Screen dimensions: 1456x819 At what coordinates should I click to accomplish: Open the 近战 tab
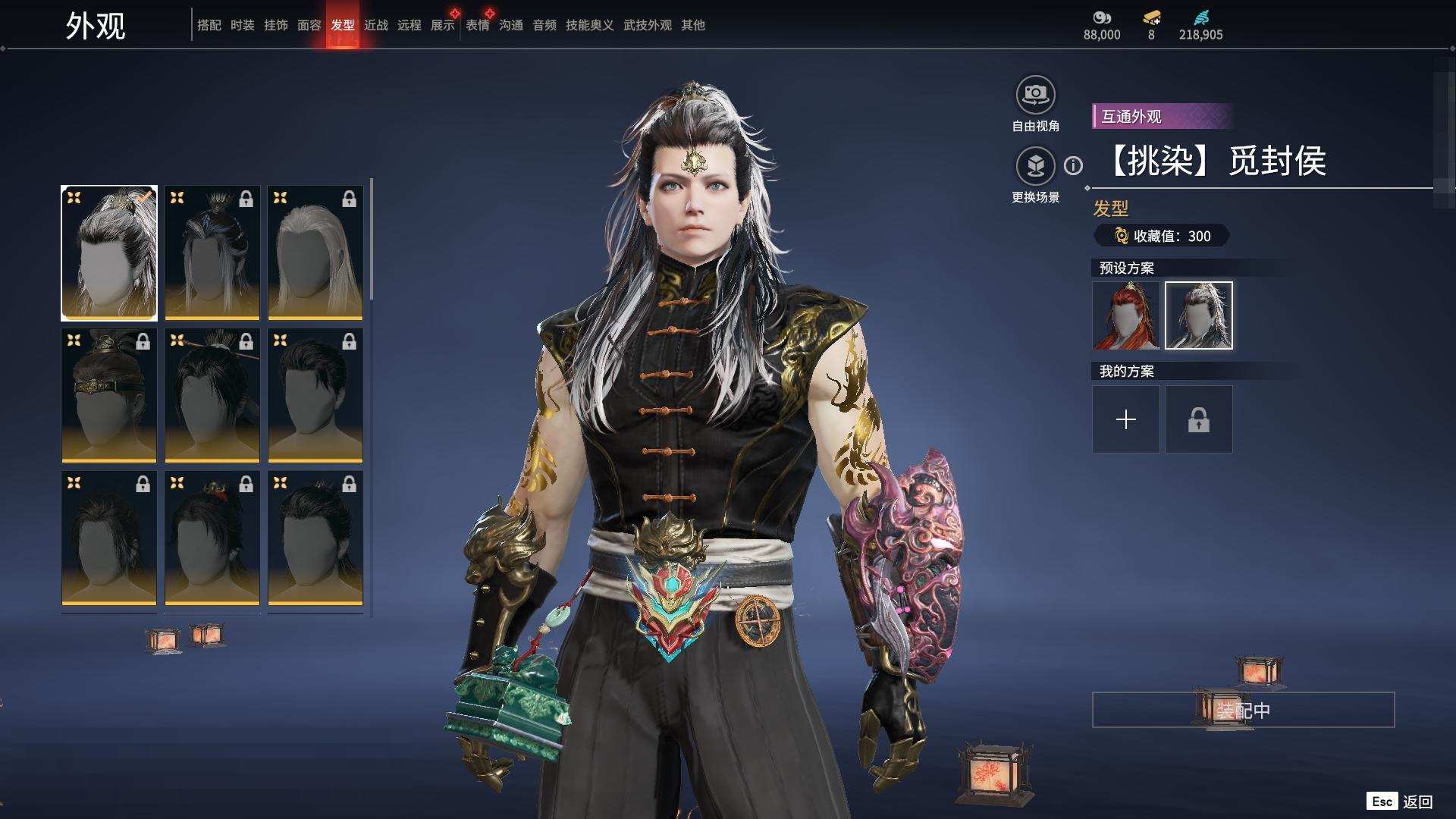click(x=375, y=25)
